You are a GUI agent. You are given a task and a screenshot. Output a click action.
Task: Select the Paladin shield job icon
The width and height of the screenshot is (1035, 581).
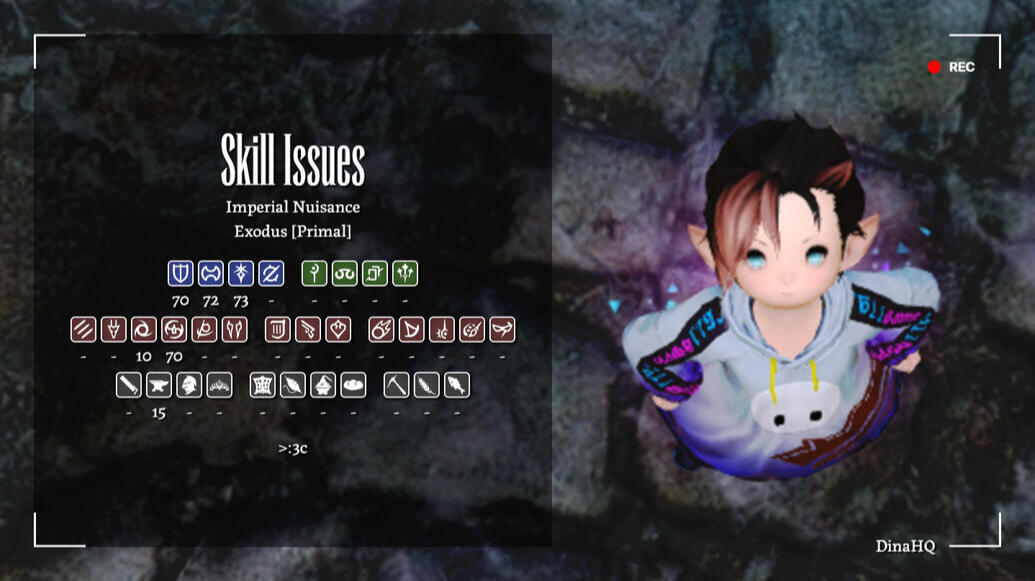(x=180, y=273)
